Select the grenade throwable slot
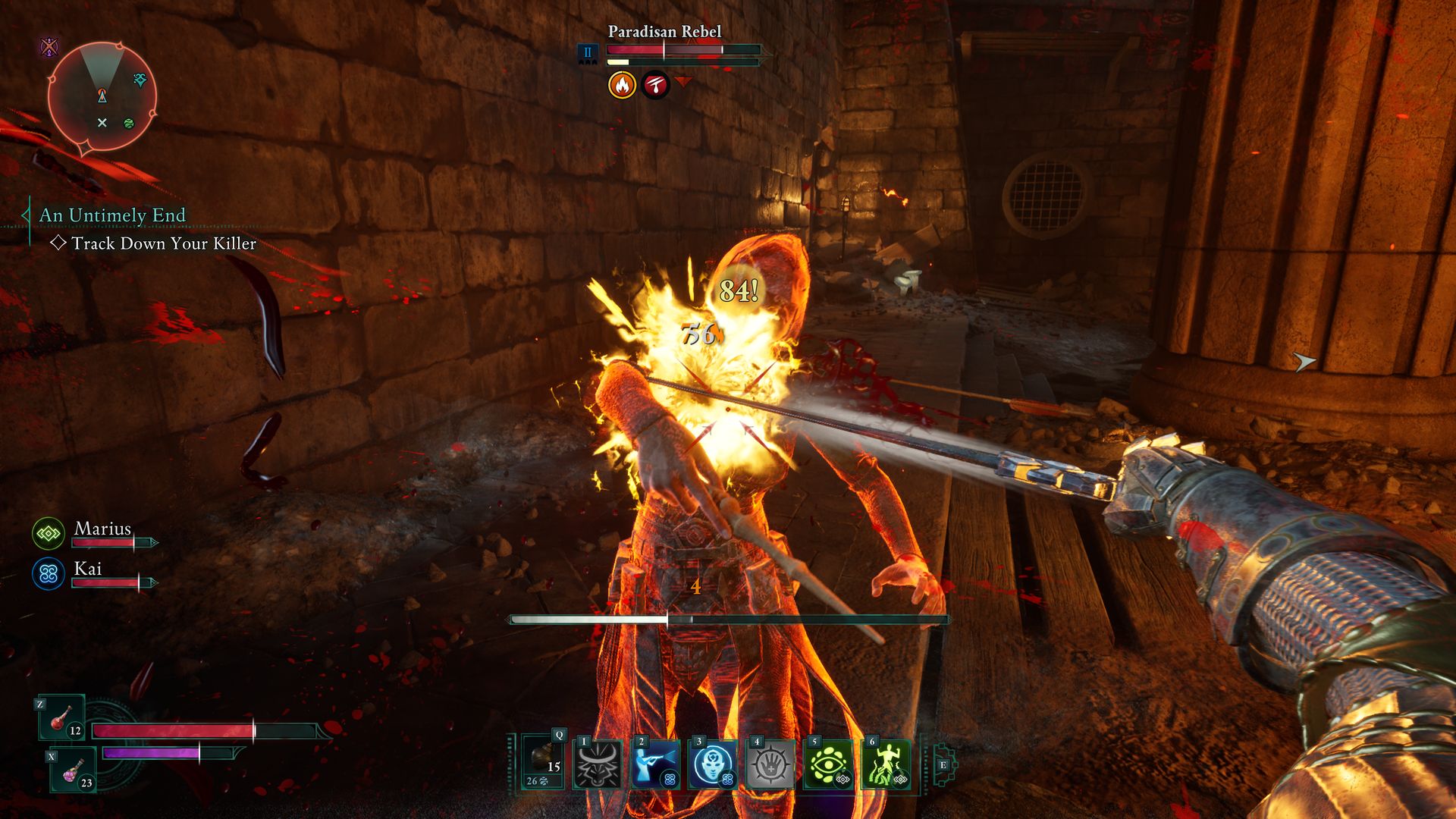Image resolution: width=1456 pixels, height=819 pixels. click(544, 763)
